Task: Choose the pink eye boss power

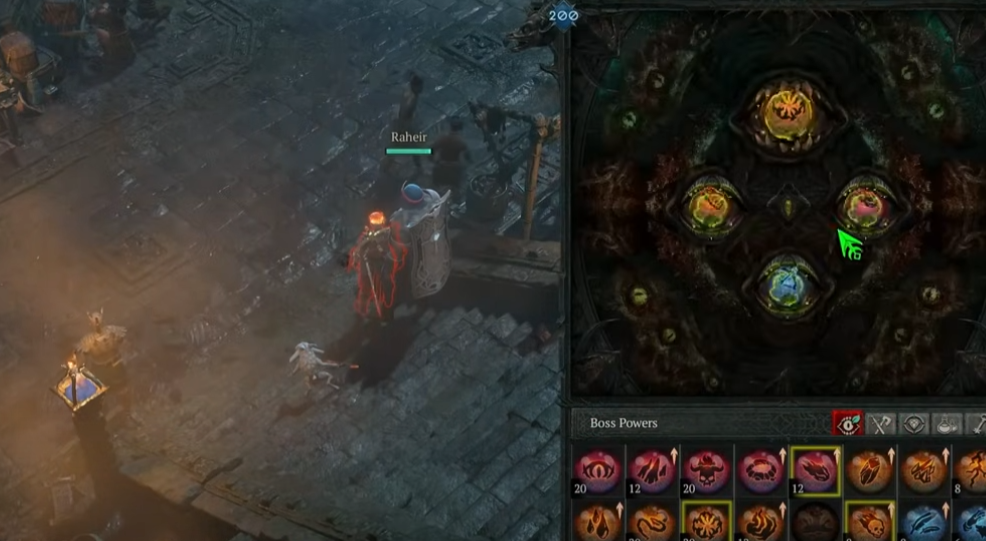Action: (x=598, y=468)
